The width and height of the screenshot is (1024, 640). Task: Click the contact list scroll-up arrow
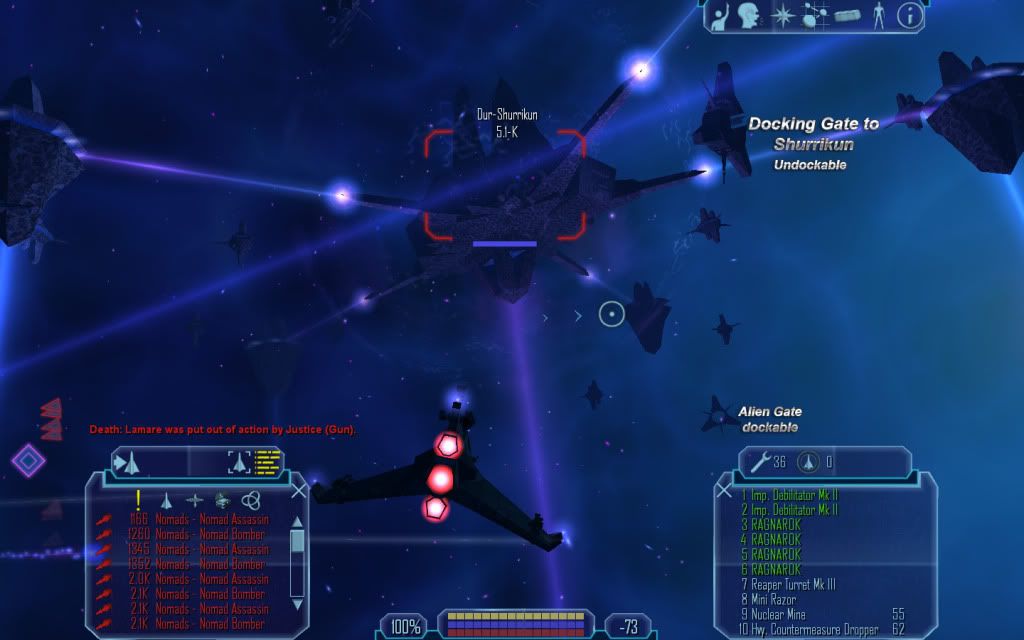297,520
